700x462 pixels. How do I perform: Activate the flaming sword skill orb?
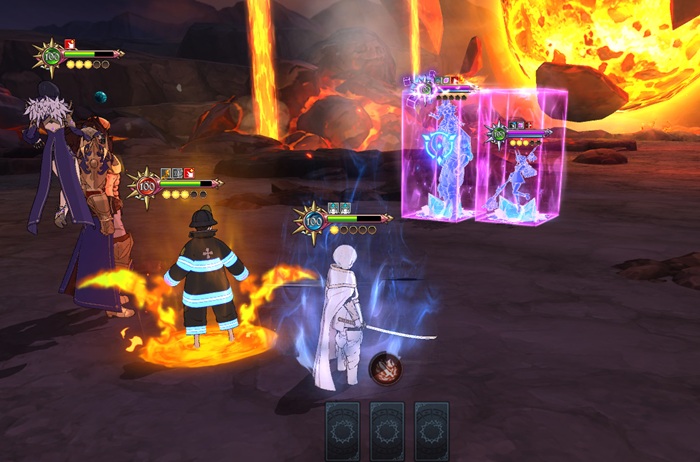click(384, 368)
